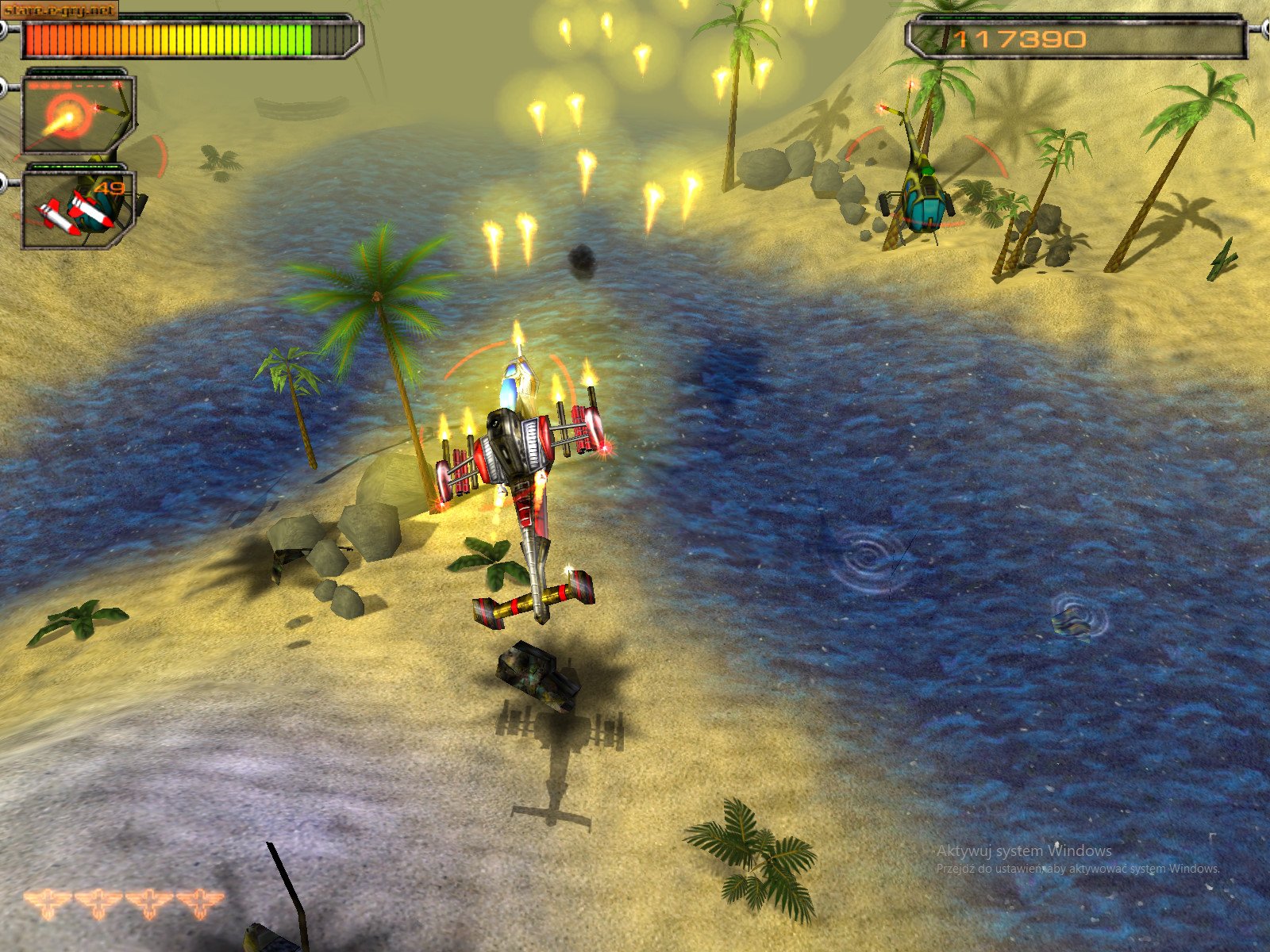The image size is (1270, 952).
Task: Click the score counter showing 117390
Action: coord(1020,36)
